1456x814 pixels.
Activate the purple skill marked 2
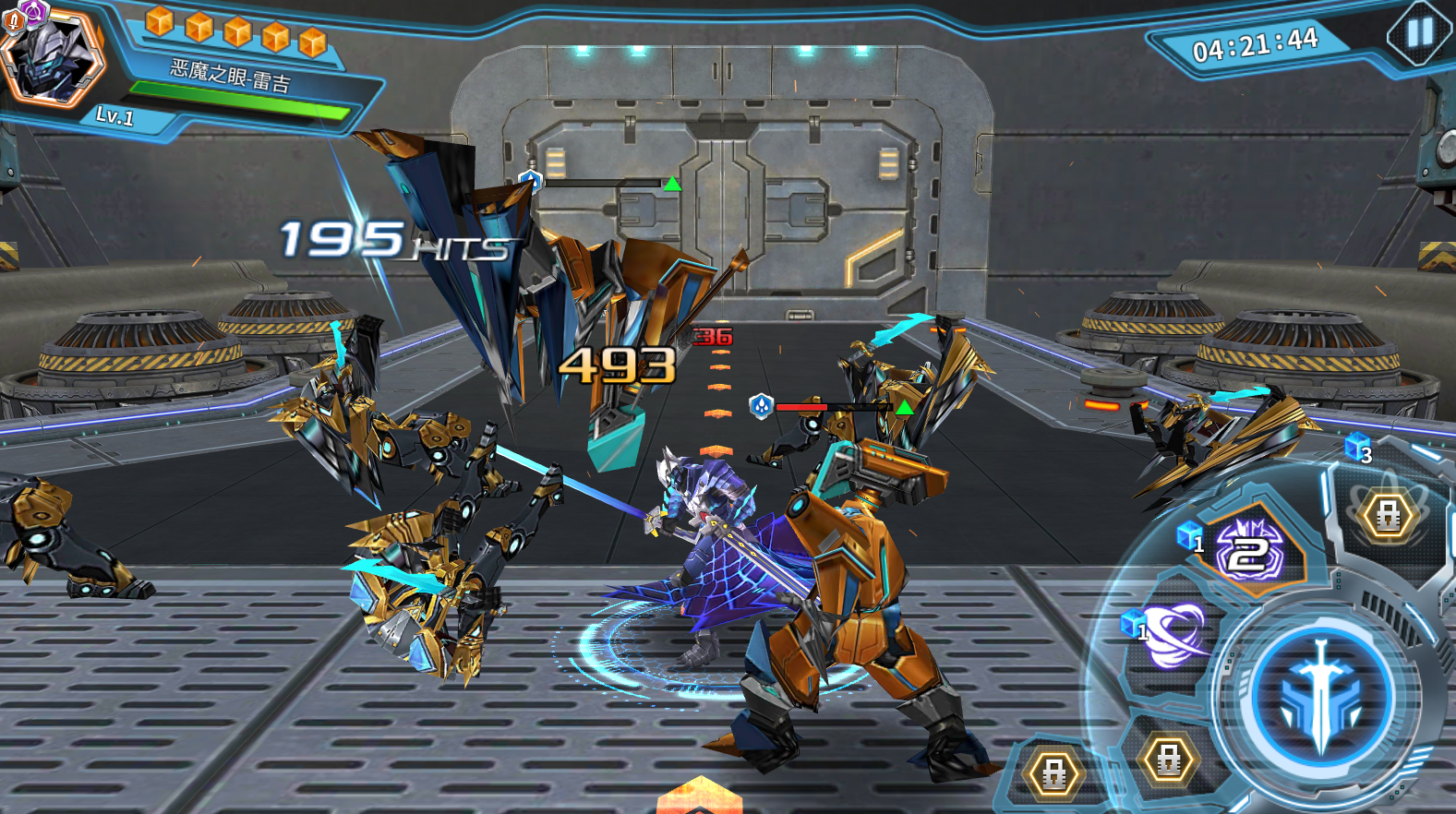pyautogui.click(x=1249, y=551)
